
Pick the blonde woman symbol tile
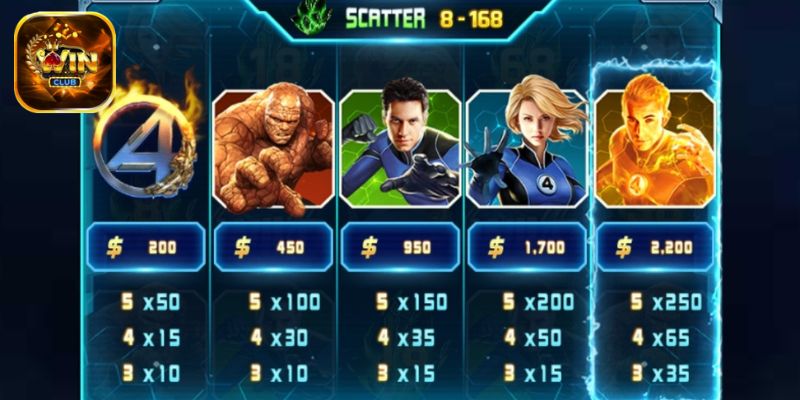click(527, 148)
